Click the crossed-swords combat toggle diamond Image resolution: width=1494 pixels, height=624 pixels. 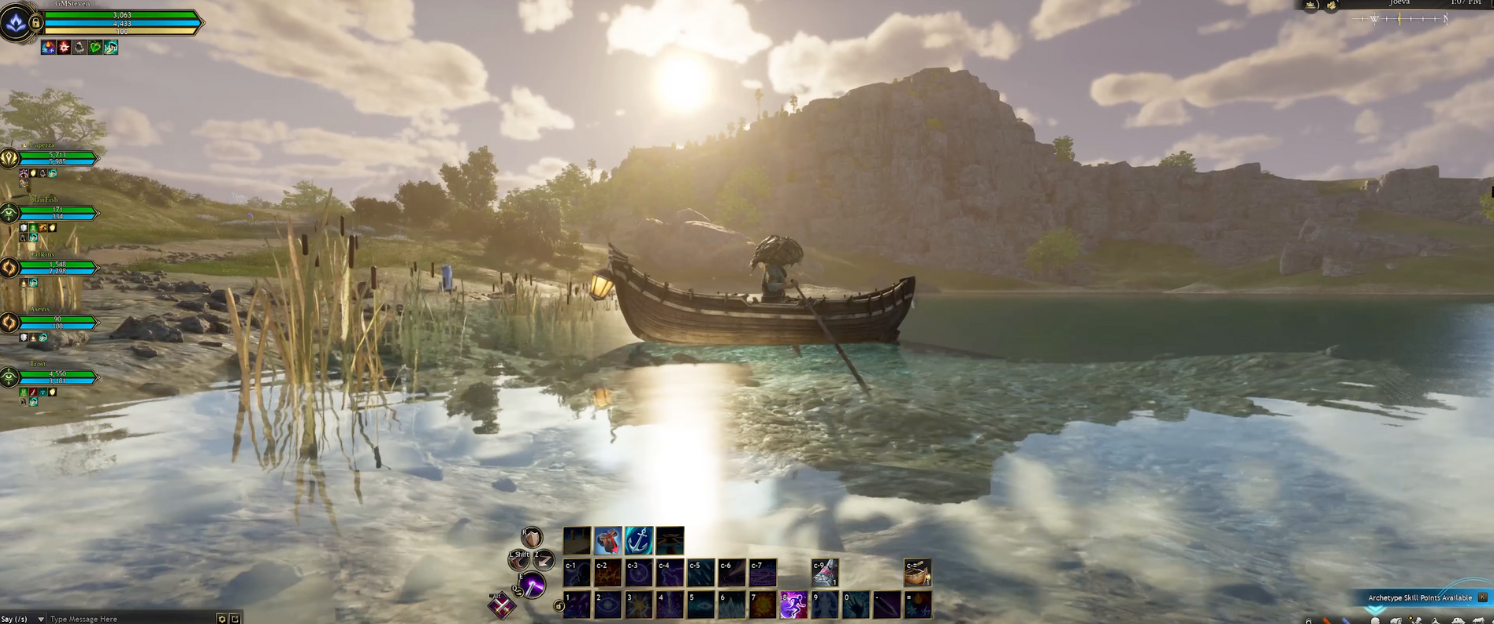[x=501, y=605]
